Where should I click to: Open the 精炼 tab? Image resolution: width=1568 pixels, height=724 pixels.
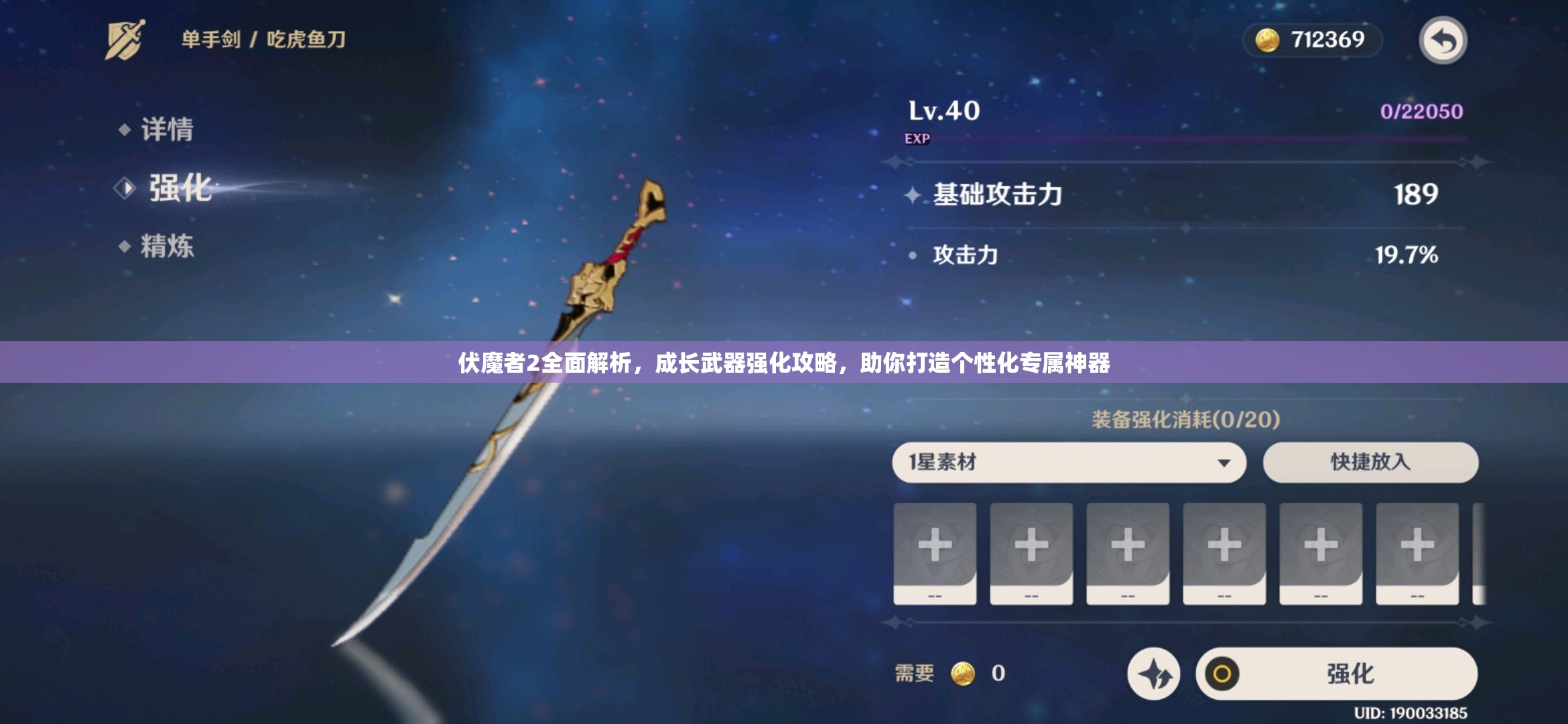coord(168,246)
